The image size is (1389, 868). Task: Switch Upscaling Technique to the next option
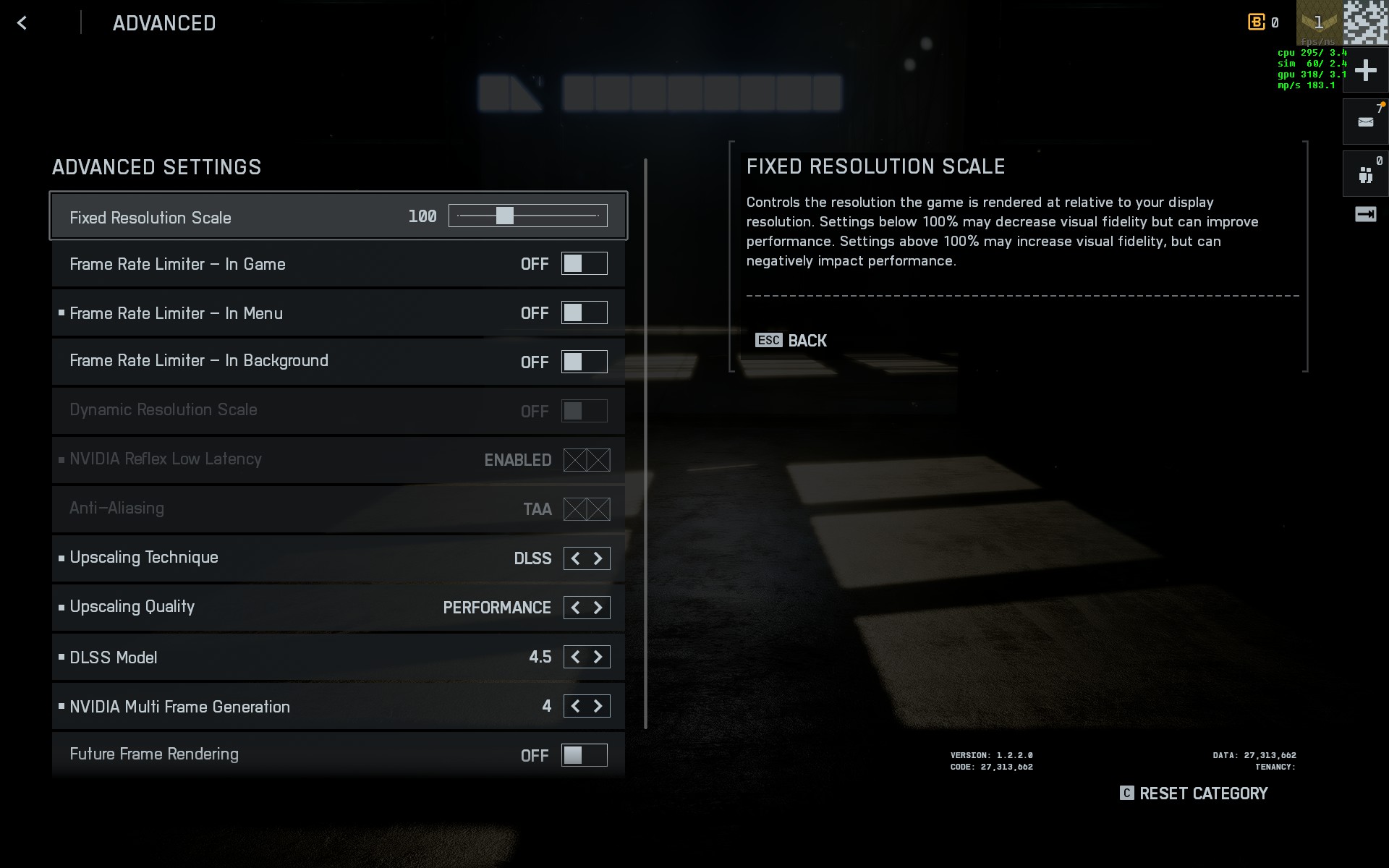click(598, 558)
